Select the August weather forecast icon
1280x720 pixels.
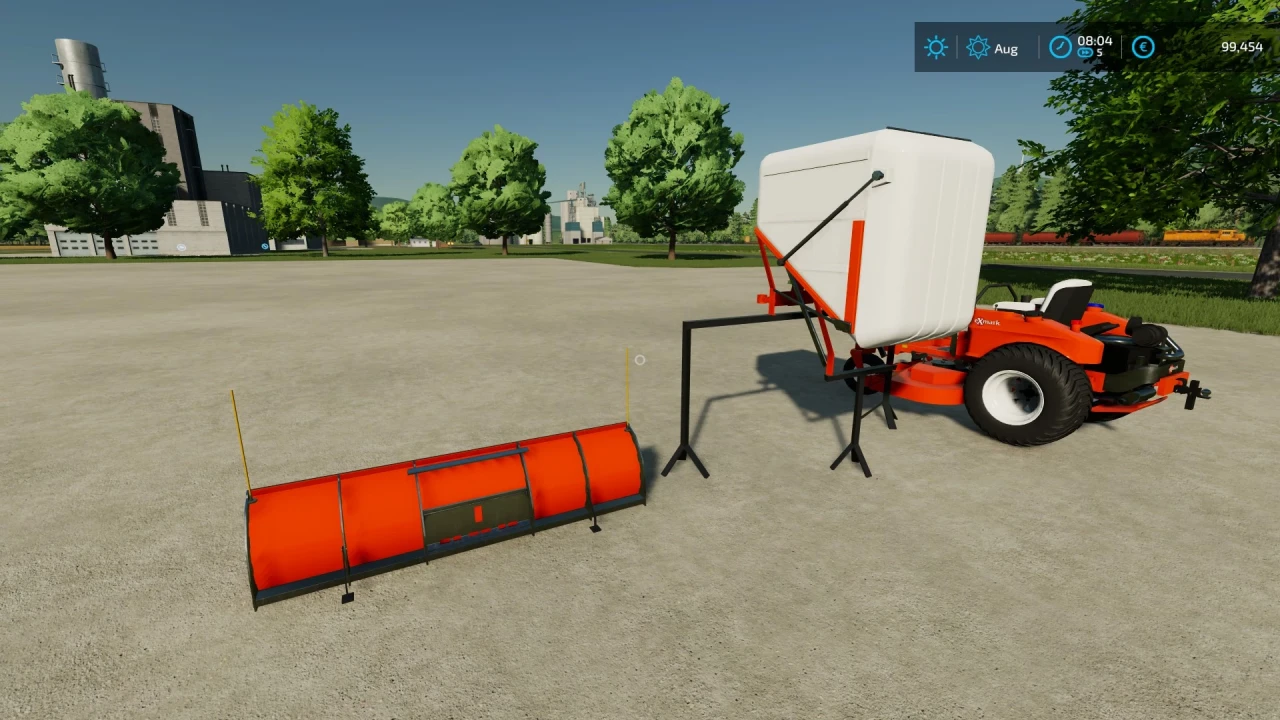[x=978, y=47]
